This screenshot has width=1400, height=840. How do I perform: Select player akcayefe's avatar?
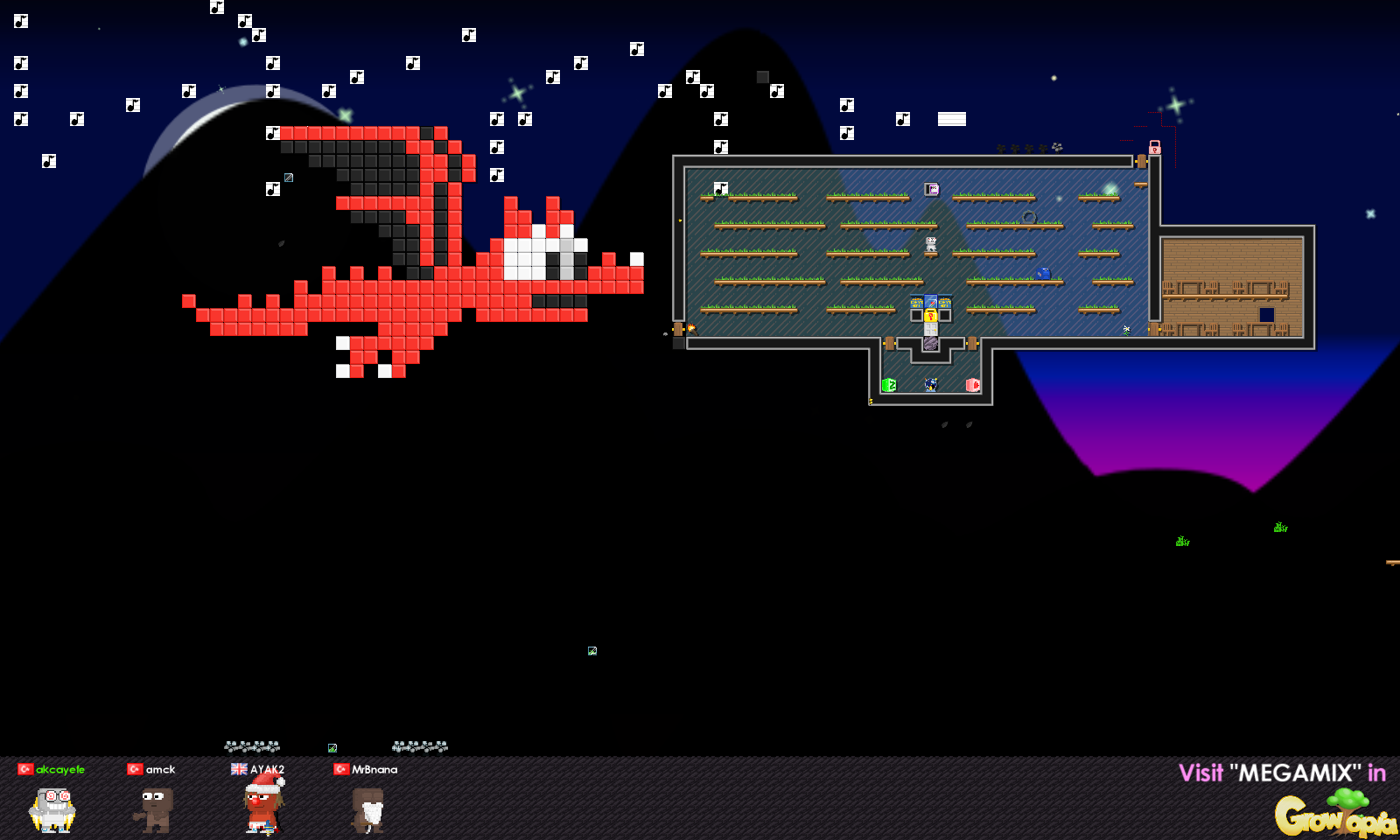pos(52,808)
